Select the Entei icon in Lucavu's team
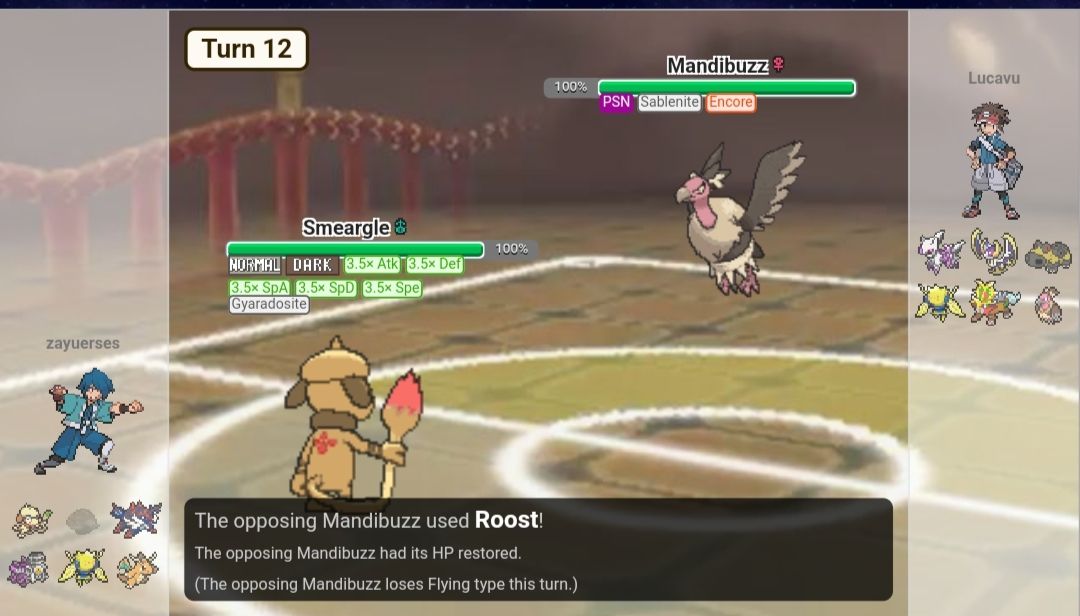The image size is (1080, 616). (993, 301)
